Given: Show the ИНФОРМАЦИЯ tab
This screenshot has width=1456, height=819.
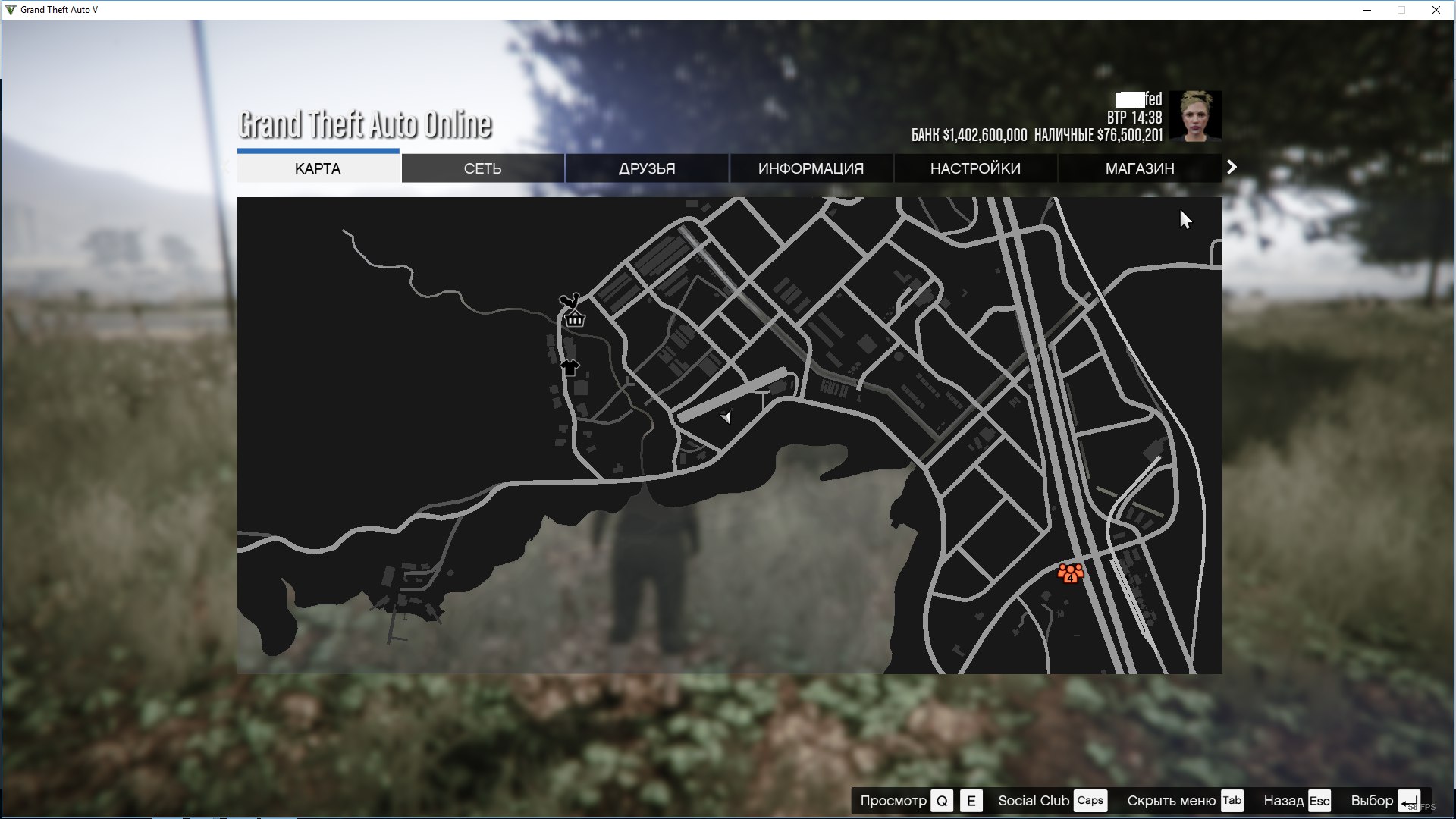Looking at the screenshot, I should (x=811, y=168).
